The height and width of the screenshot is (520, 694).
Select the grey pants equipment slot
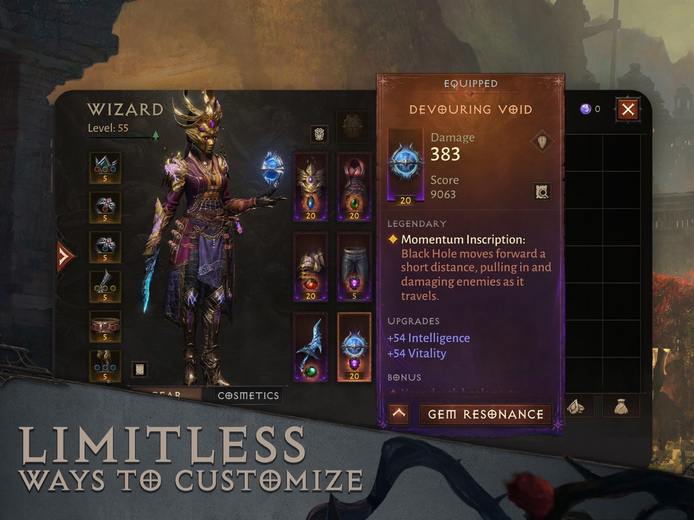pos(353,267)
